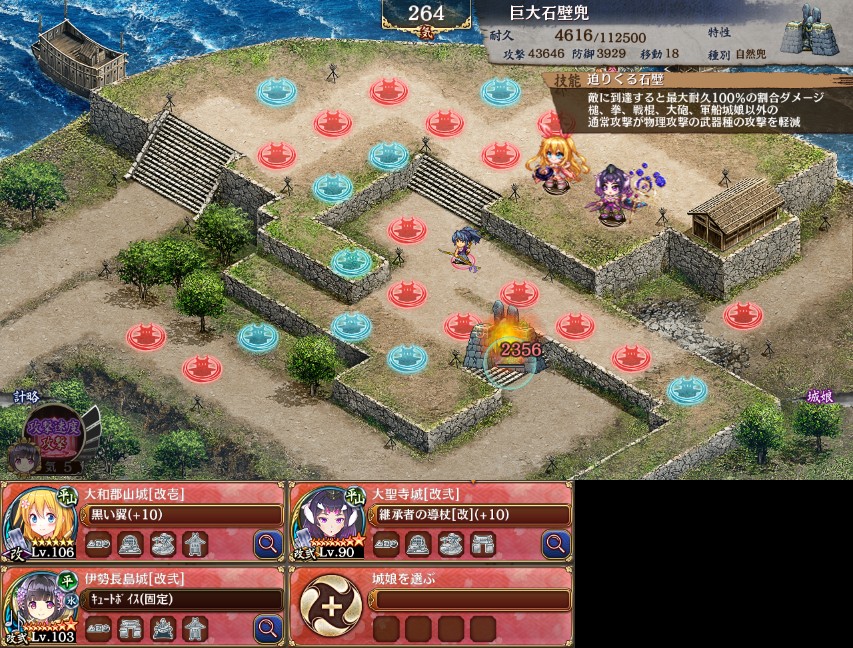Screen dimensions: 853x648
Task: Open details magnifier for 伊勢長島城[改弐]
Action: tap(269, 628)
